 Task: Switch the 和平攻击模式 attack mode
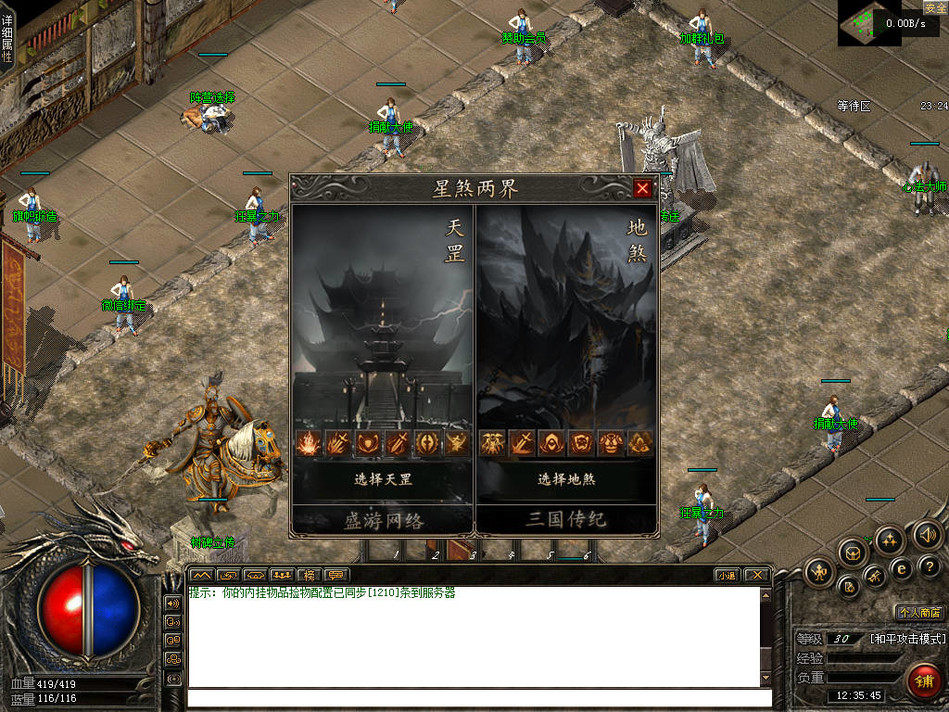[x=906, y=638]
